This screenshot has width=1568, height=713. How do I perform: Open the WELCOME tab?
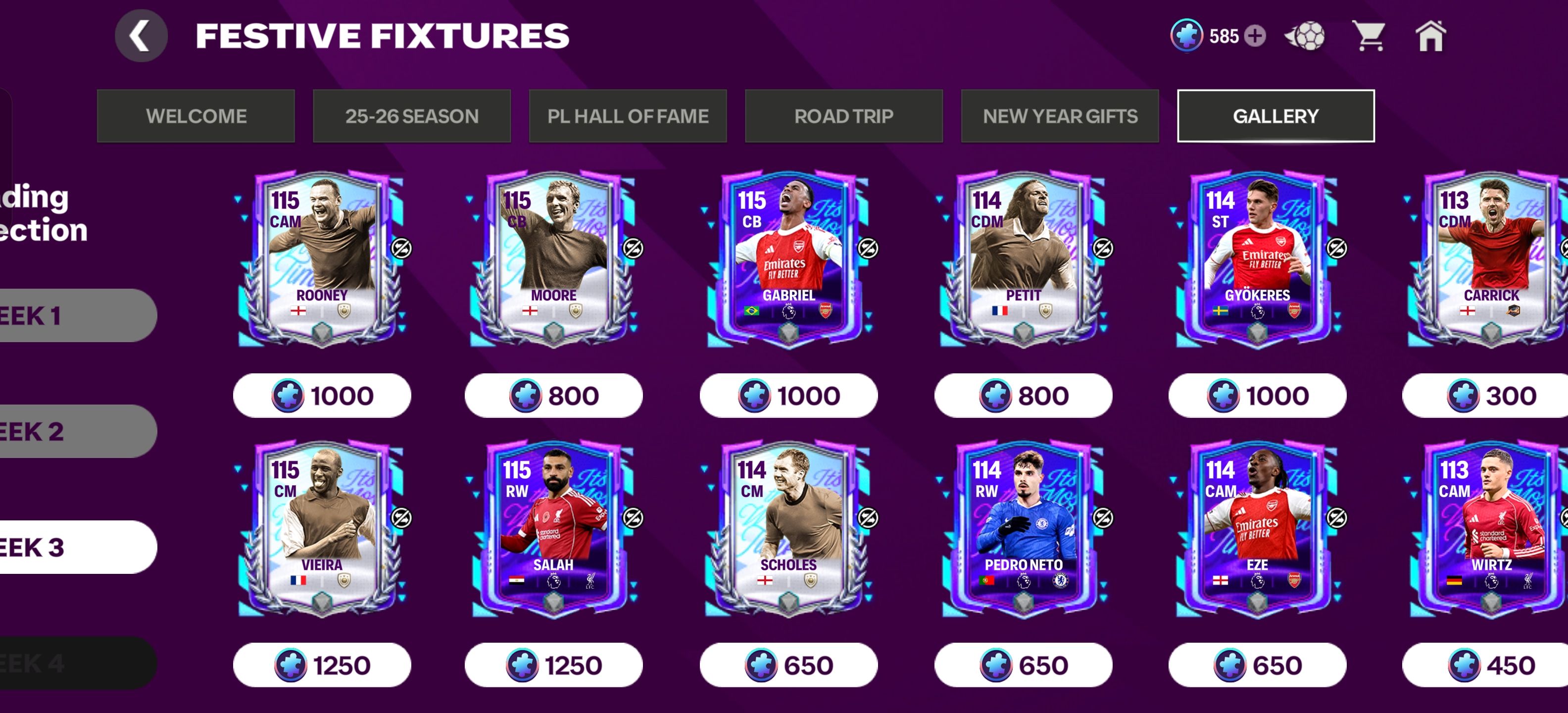(196, 116)
